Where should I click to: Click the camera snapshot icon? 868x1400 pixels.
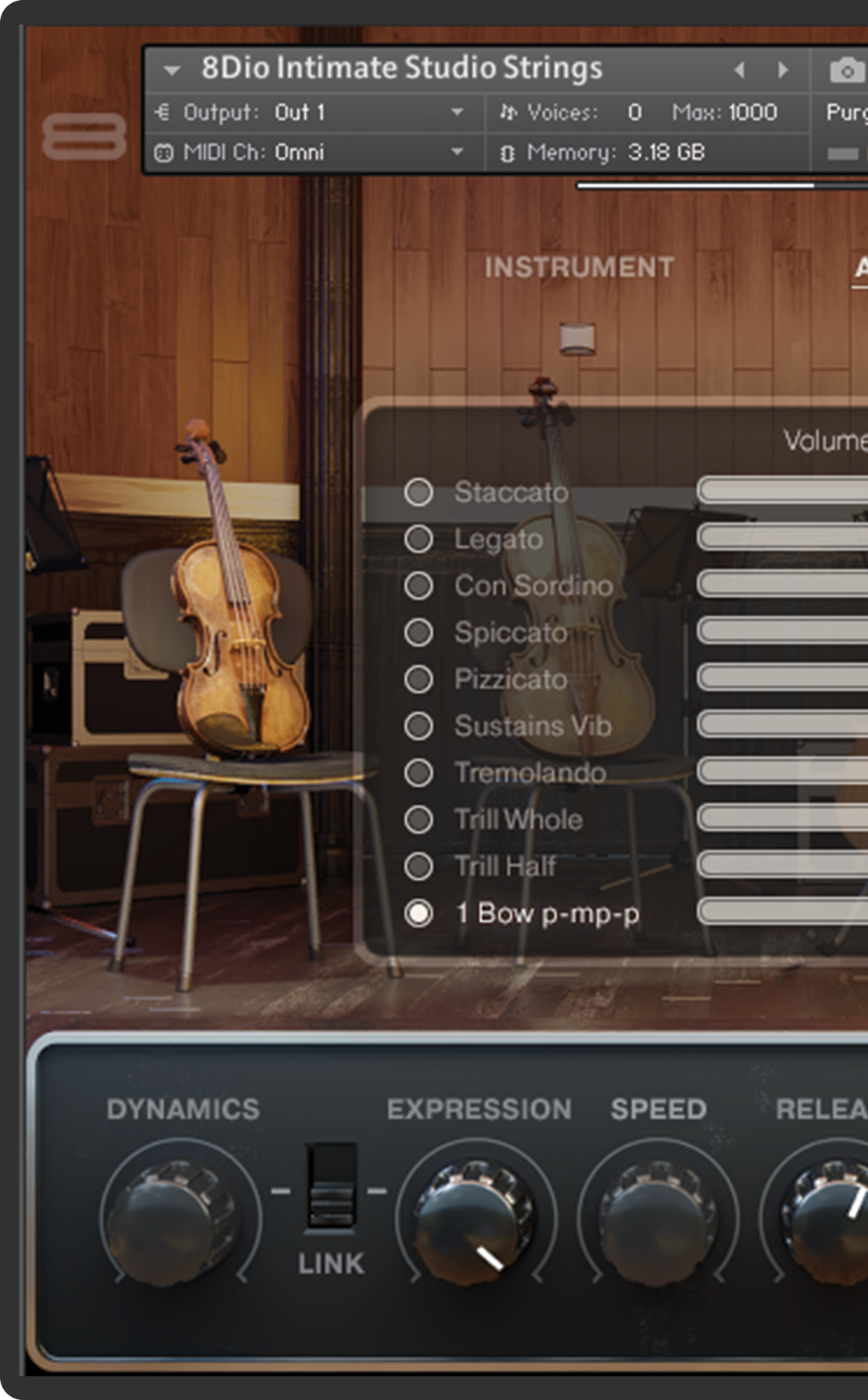tap(847, 71)
